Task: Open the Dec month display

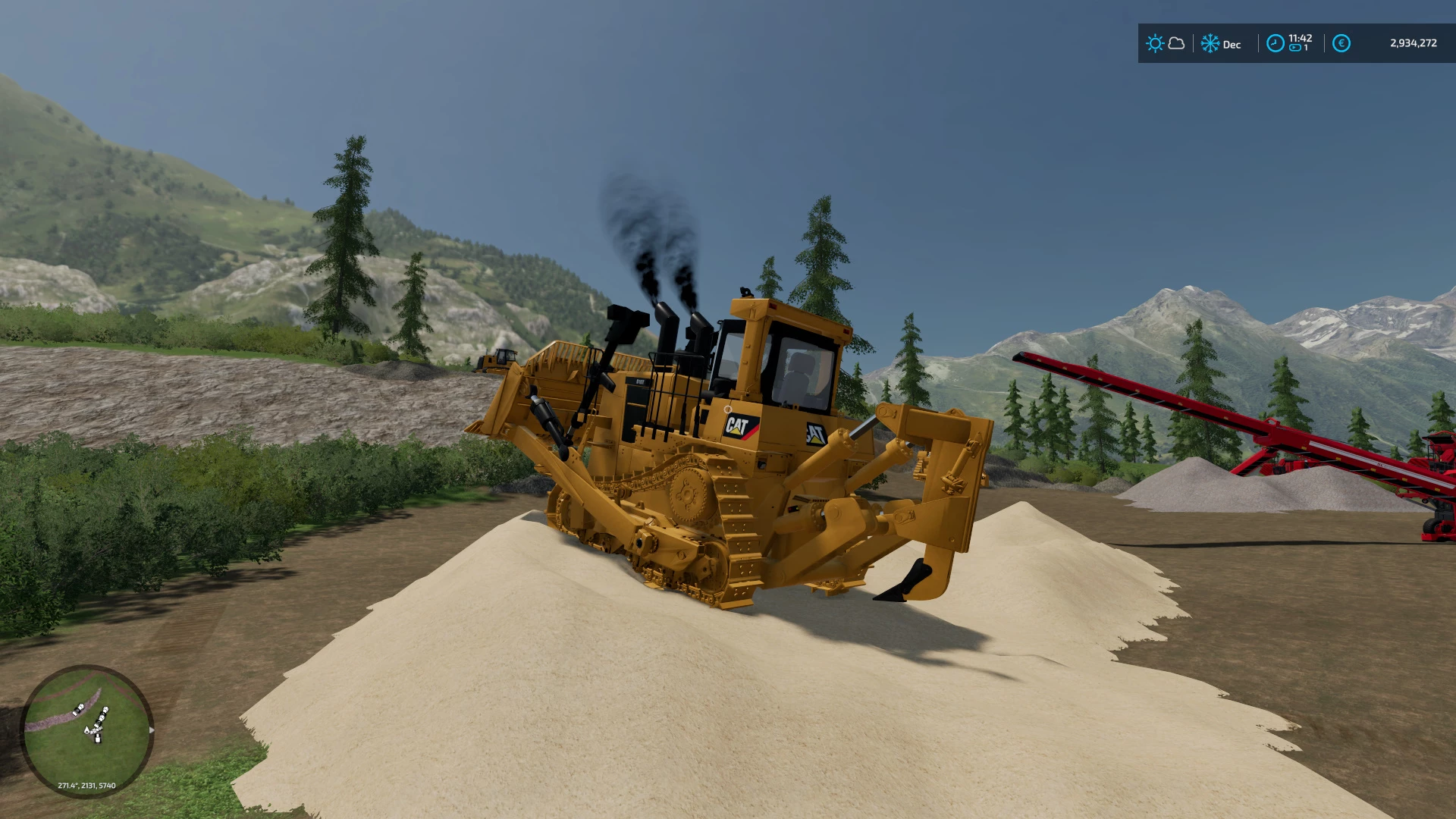Action: point(1232,45)
